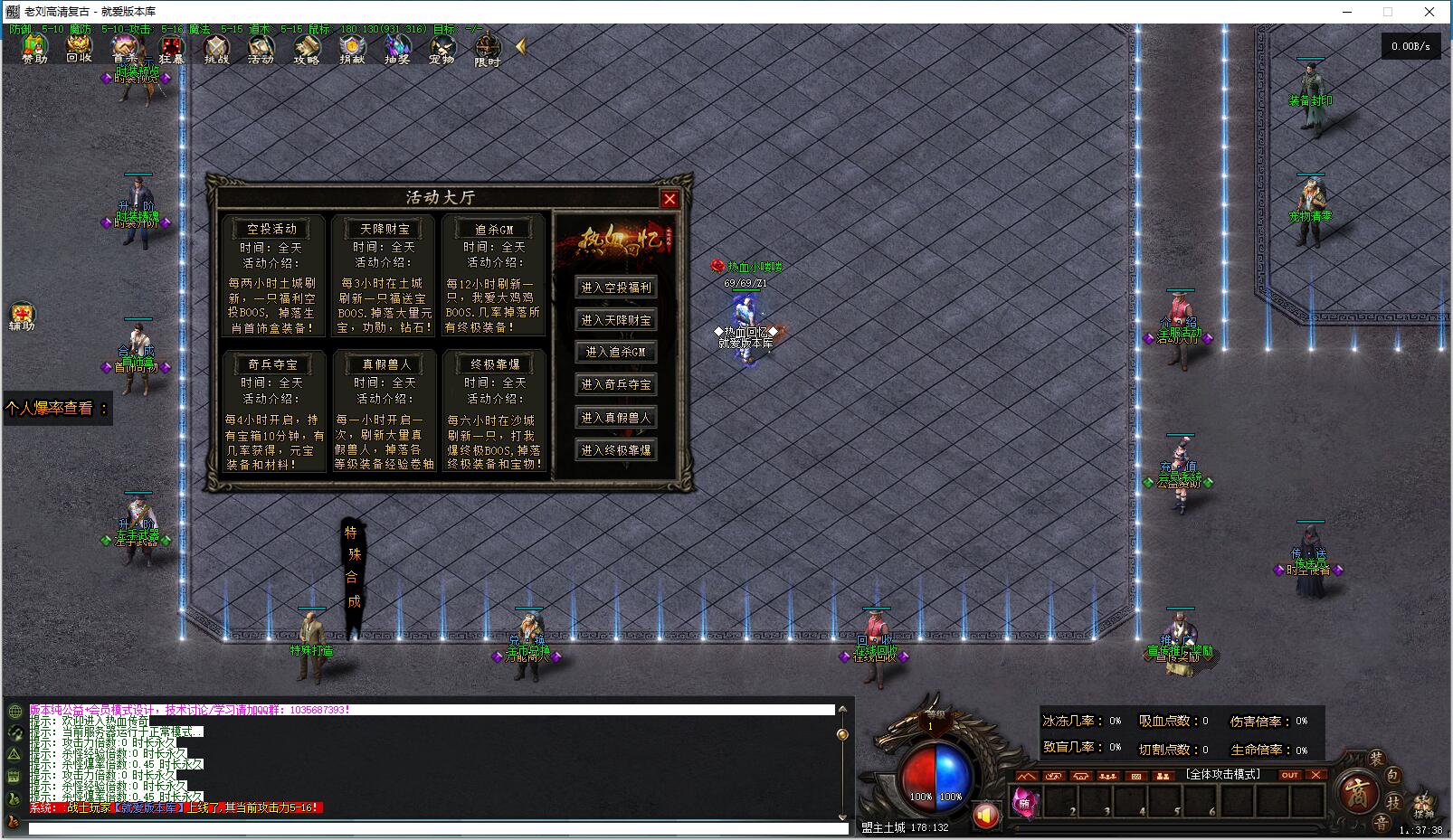The image size is (1453, 840).
Task: Maximize the game window
Action: coord(1388,12)
